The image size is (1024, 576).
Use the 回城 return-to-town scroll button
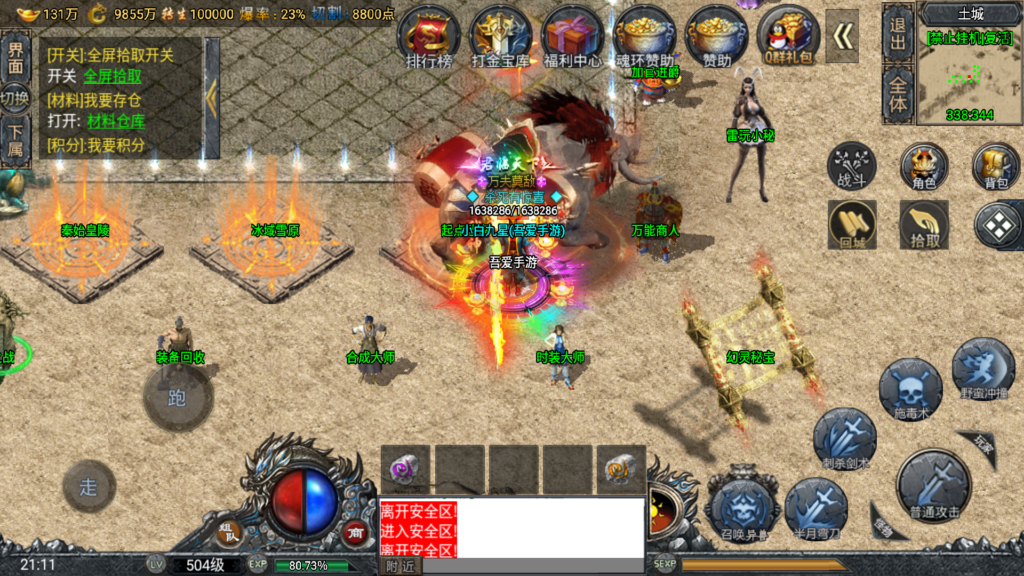[x=852, y=224]
